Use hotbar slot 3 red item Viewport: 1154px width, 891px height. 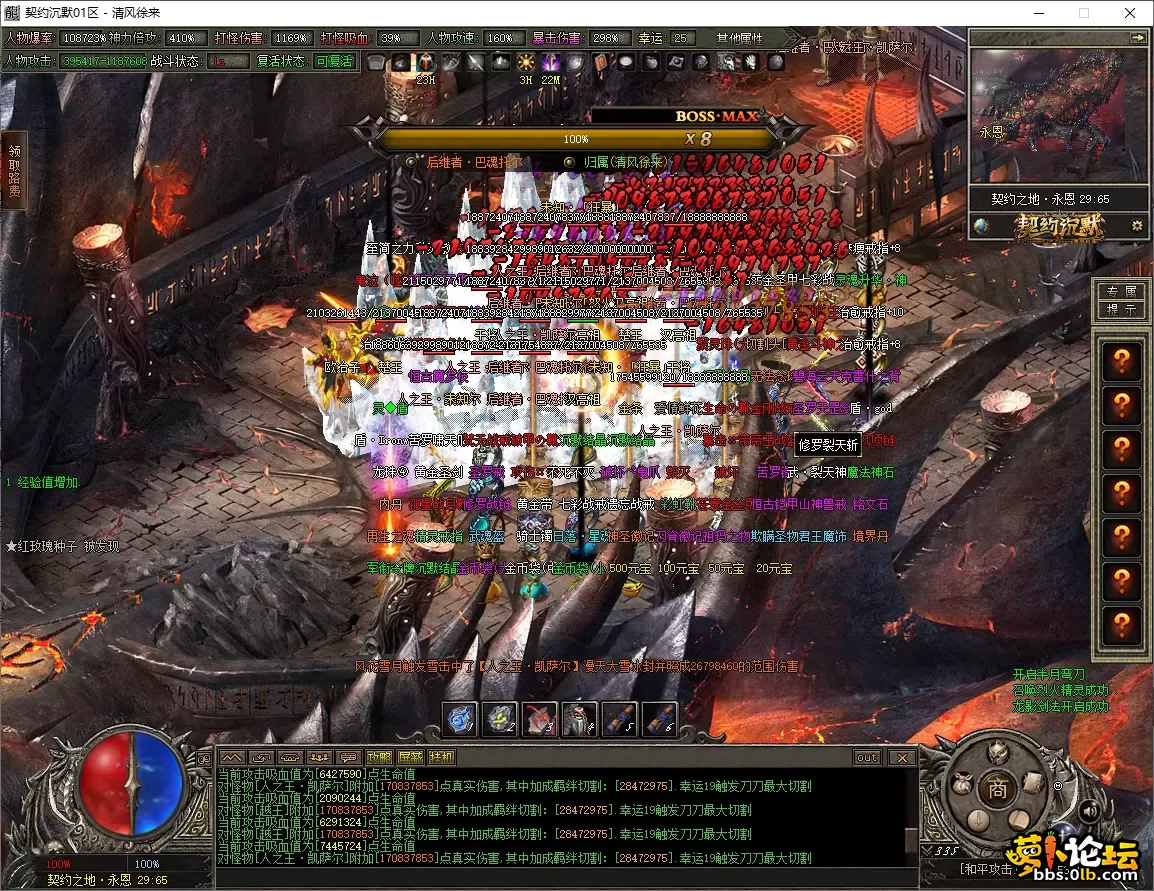(x=540, y=718)
